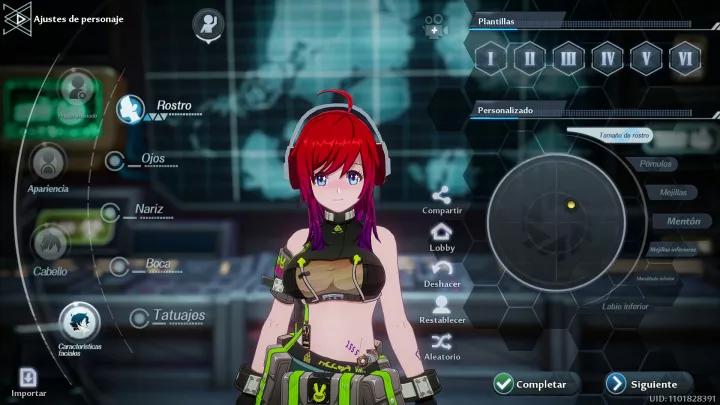
Task: Apply face template III
Action: (568, 57)
